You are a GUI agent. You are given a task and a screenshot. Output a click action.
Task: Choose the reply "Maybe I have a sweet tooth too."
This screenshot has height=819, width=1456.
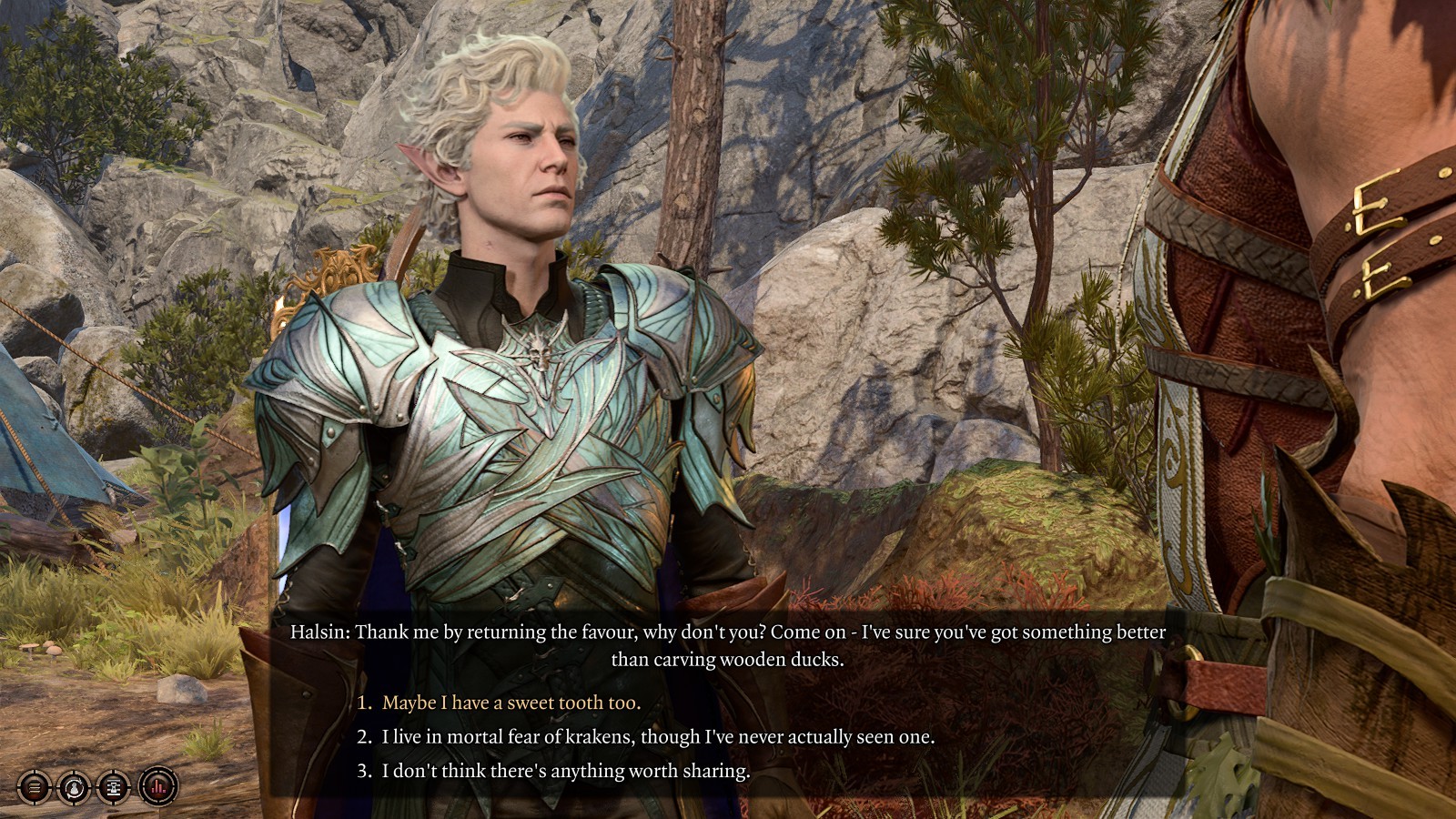coord(511,703)
